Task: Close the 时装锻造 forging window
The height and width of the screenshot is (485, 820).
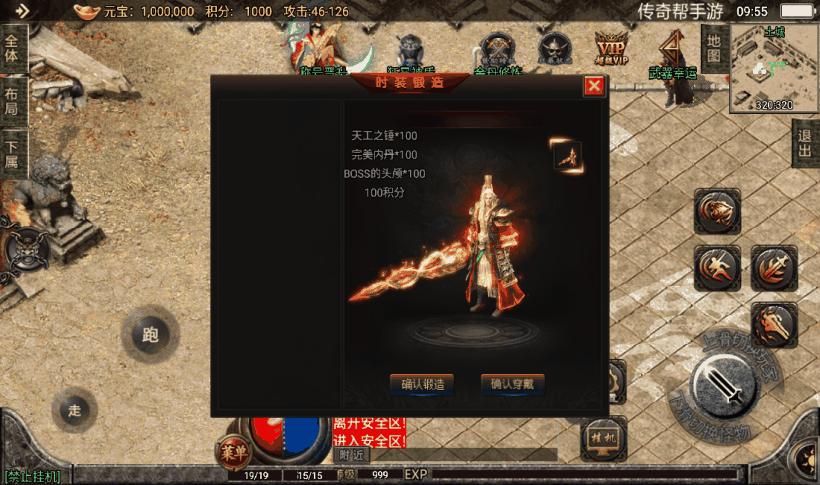Action: (x=594, y=86)
